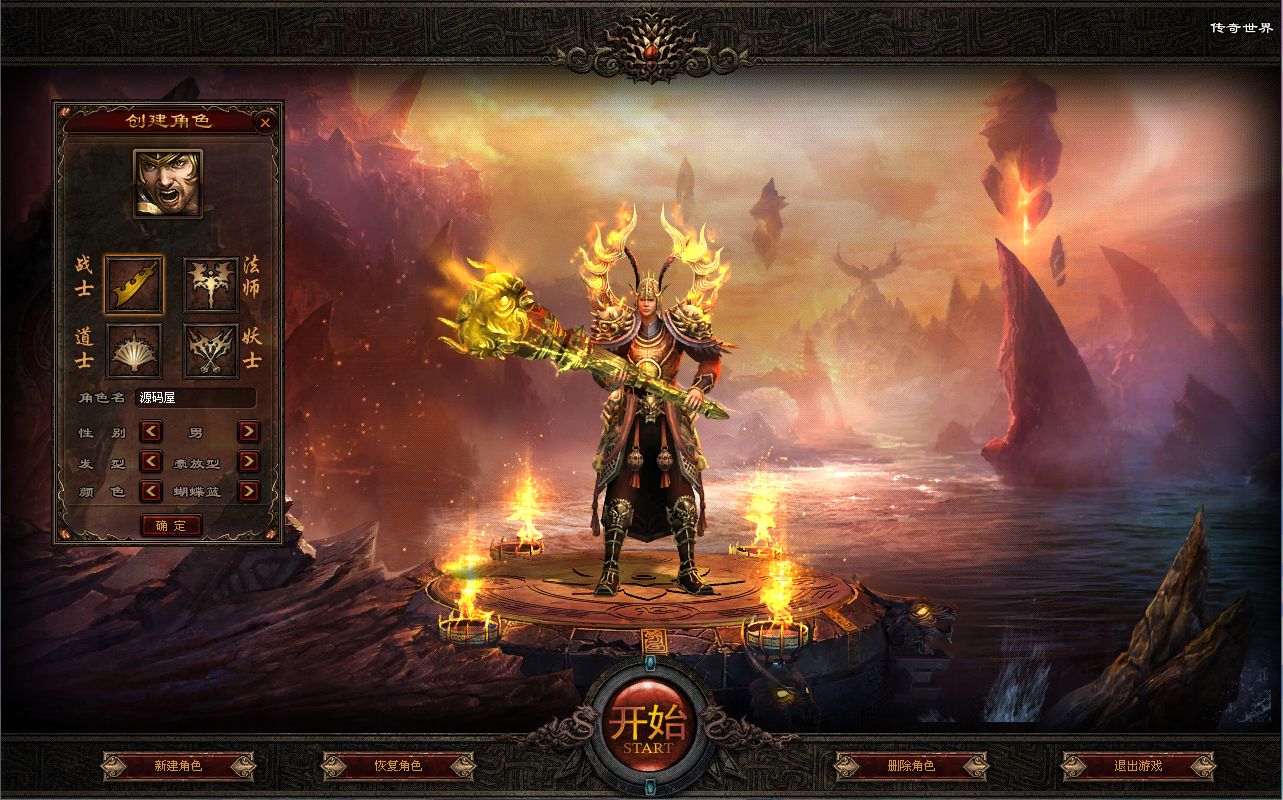Click the red 开始 START button
This screenshot has width=1283, height=800.
641,727
